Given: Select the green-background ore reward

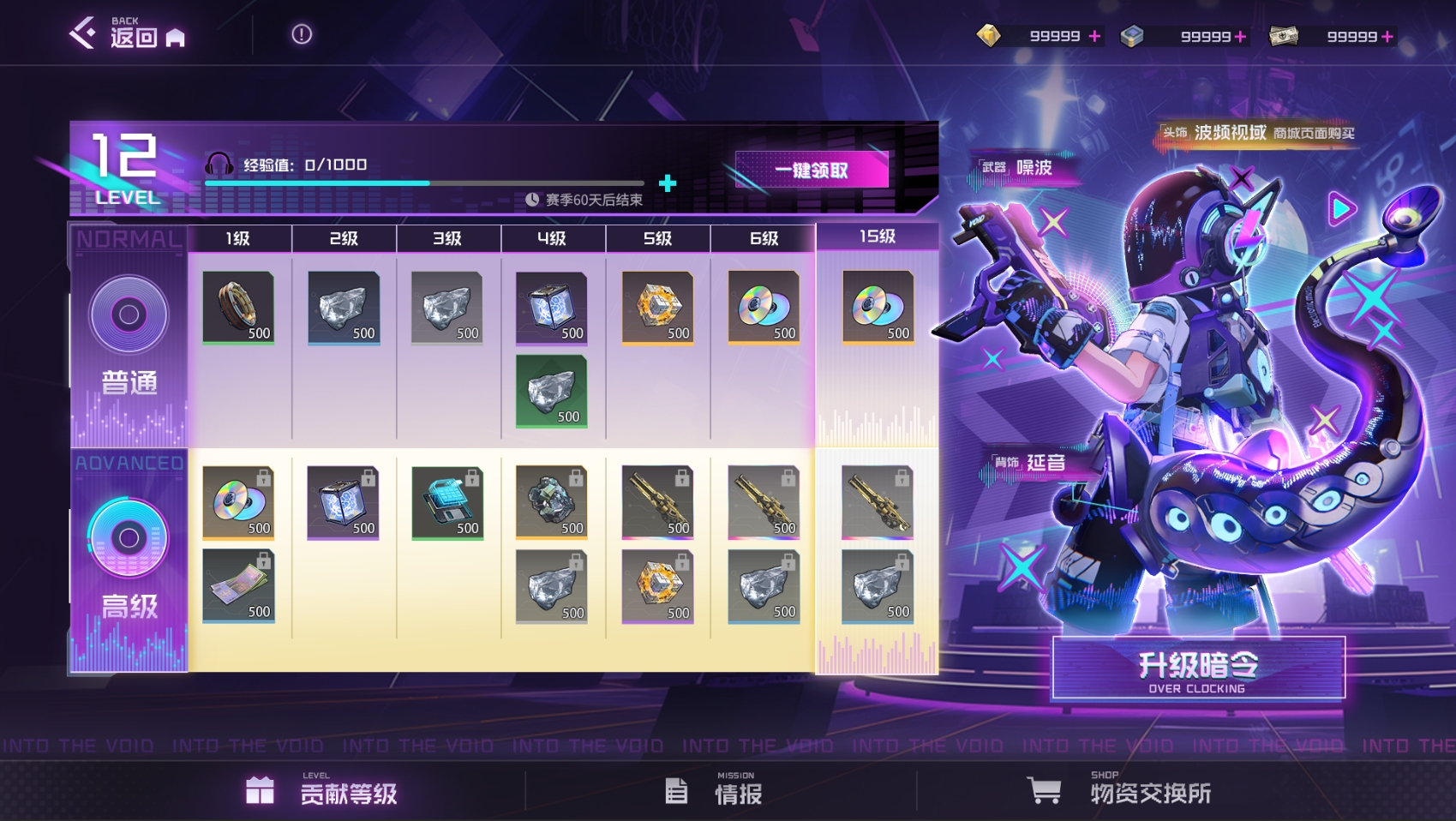Looking at the screenshot, I should coord(551,392).
